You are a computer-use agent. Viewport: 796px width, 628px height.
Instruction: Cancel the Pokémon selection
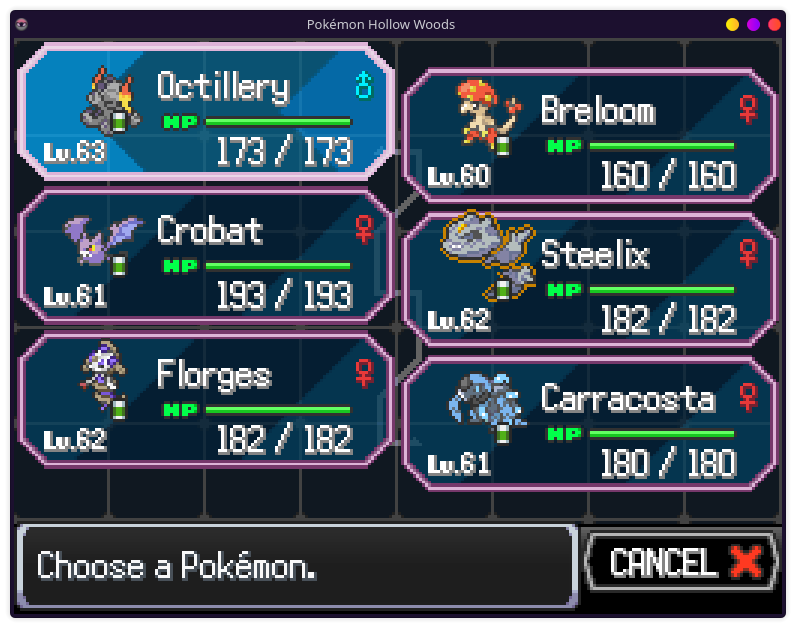pos(682,562)
